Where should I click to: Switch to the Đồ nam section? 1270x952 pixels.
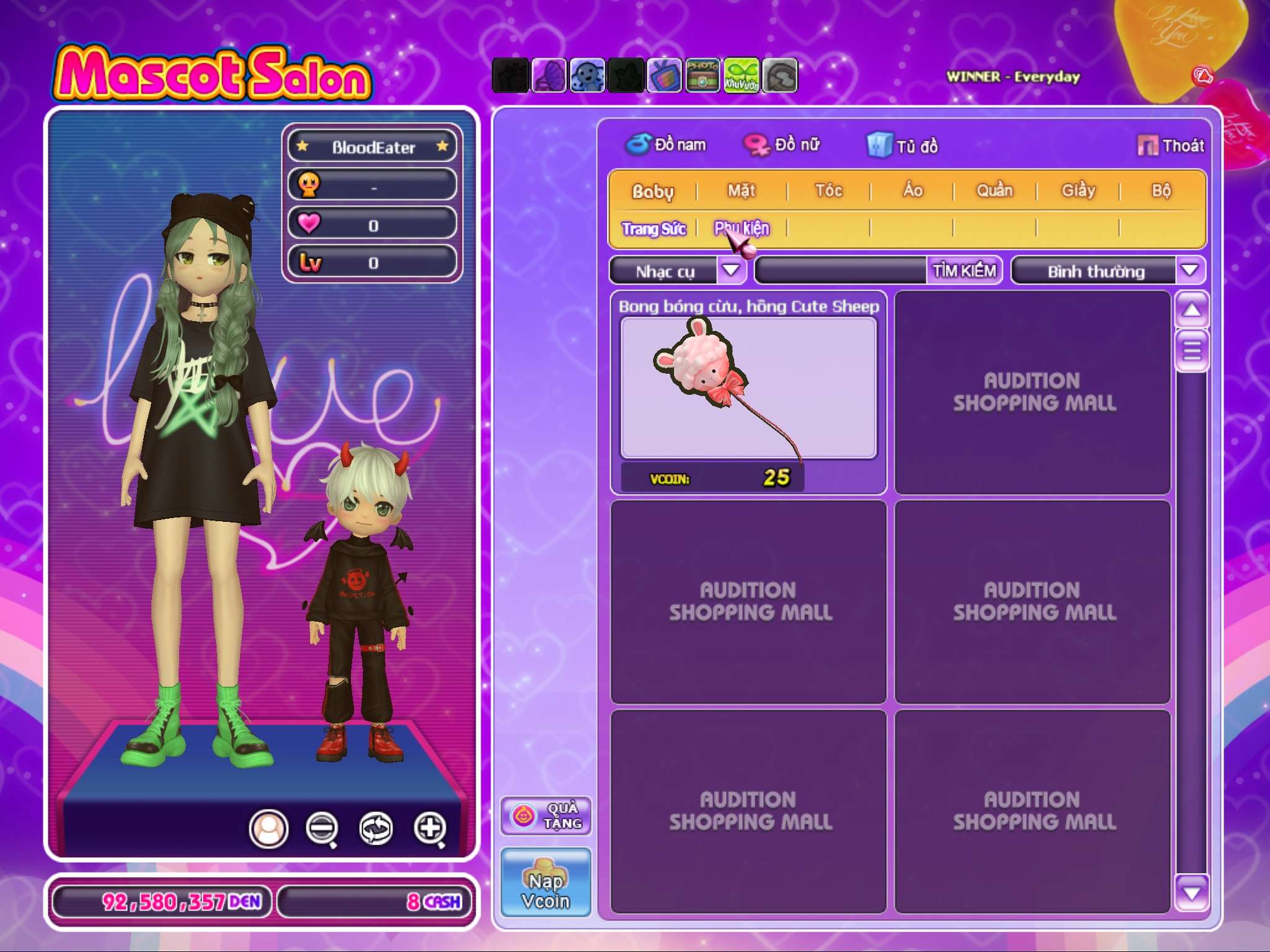pyautogui.click(x=666, y=145)
